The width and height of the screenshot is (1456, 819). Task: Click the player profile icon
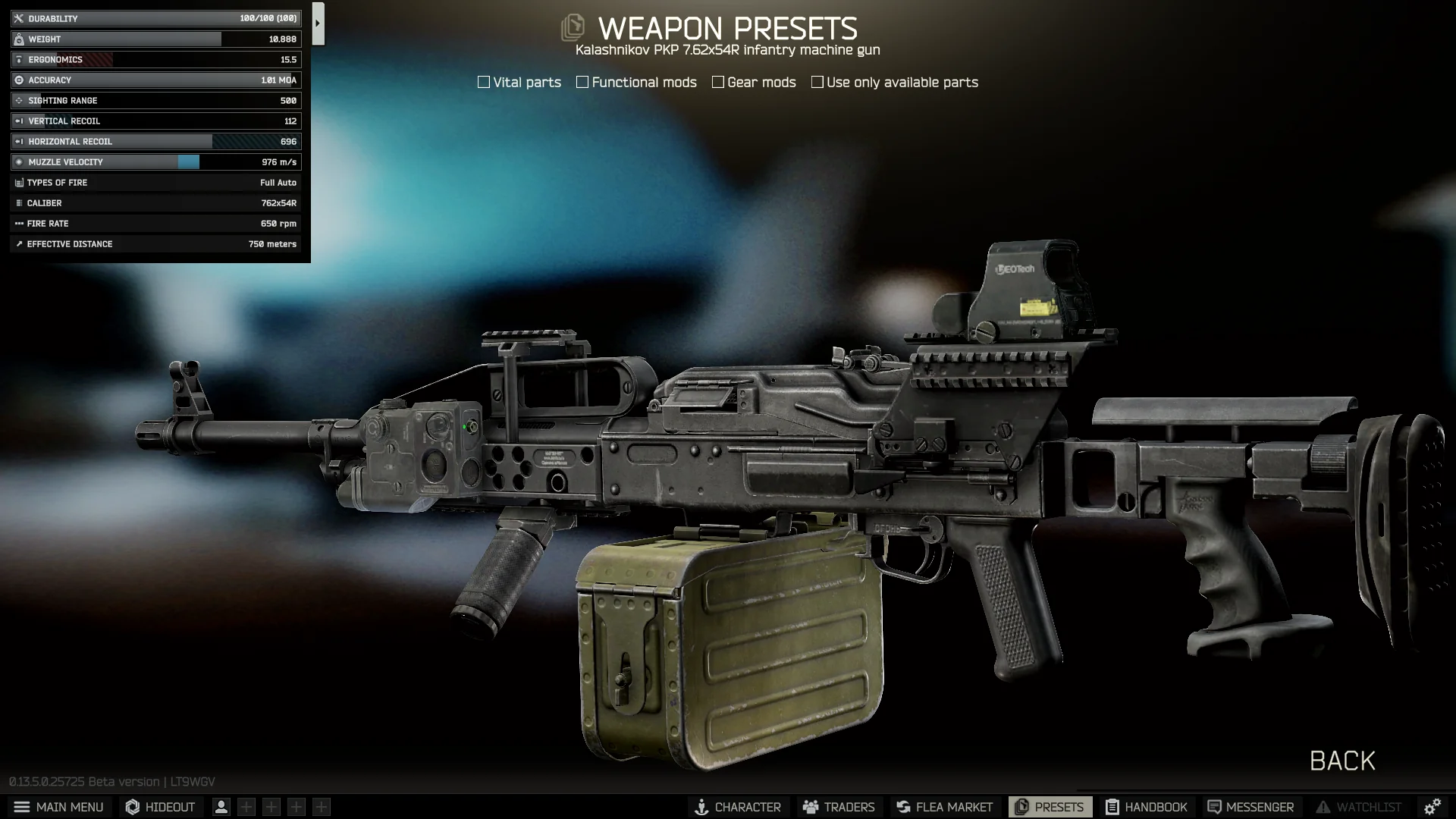[221, 807]
